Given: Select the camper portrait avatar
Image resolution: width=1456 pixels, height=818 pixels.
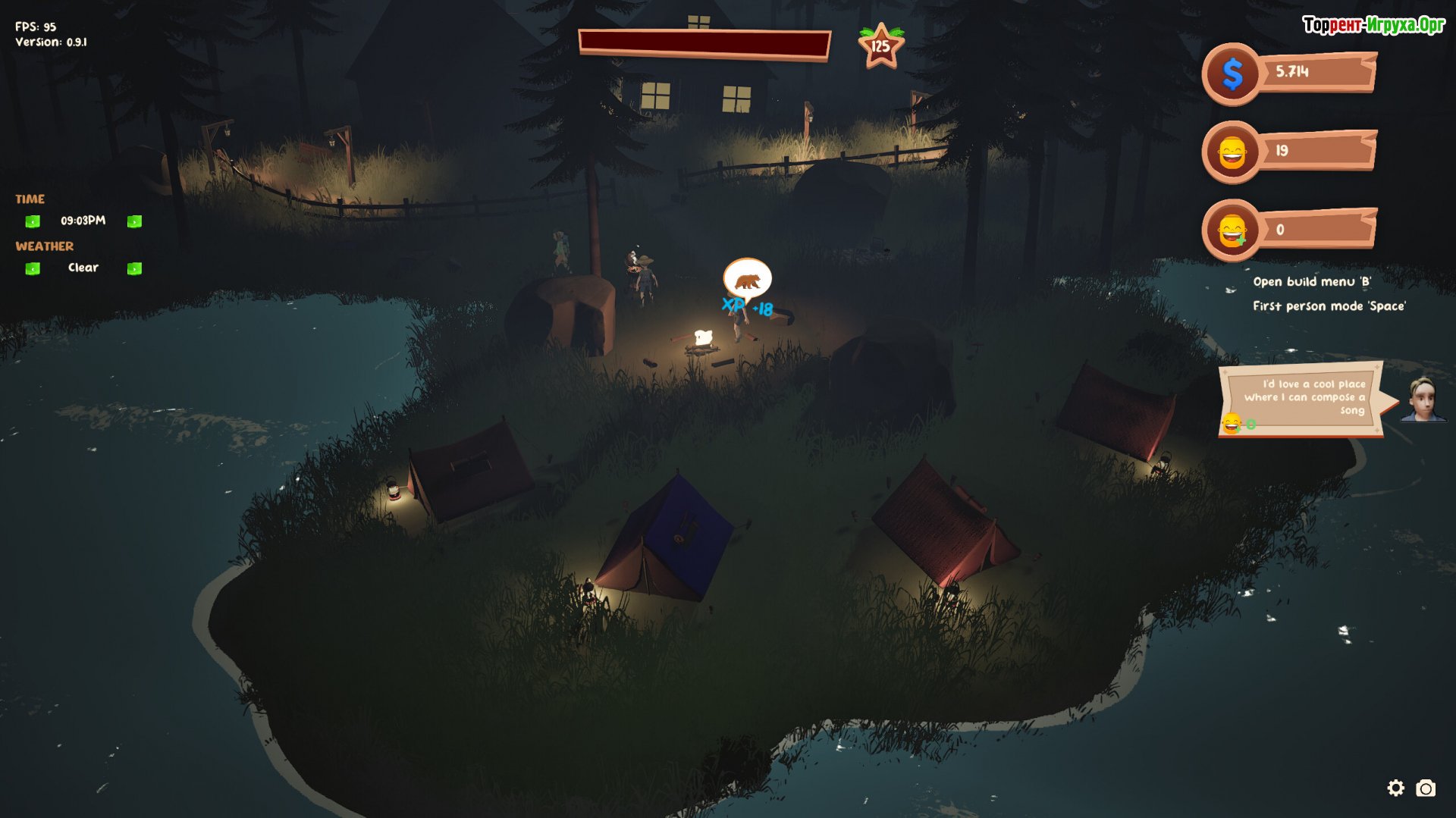Looking at the screenshot, I should coord(1423,400).
